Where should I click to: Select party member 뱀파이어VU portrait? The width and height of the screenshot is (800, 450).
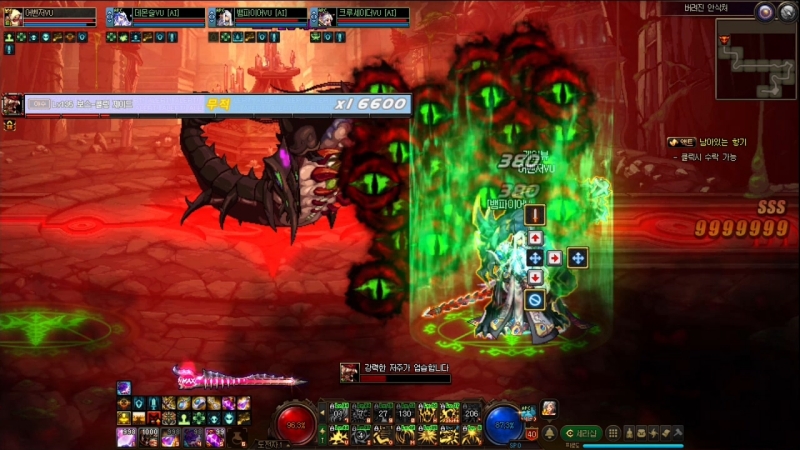(x=217, y=15)
